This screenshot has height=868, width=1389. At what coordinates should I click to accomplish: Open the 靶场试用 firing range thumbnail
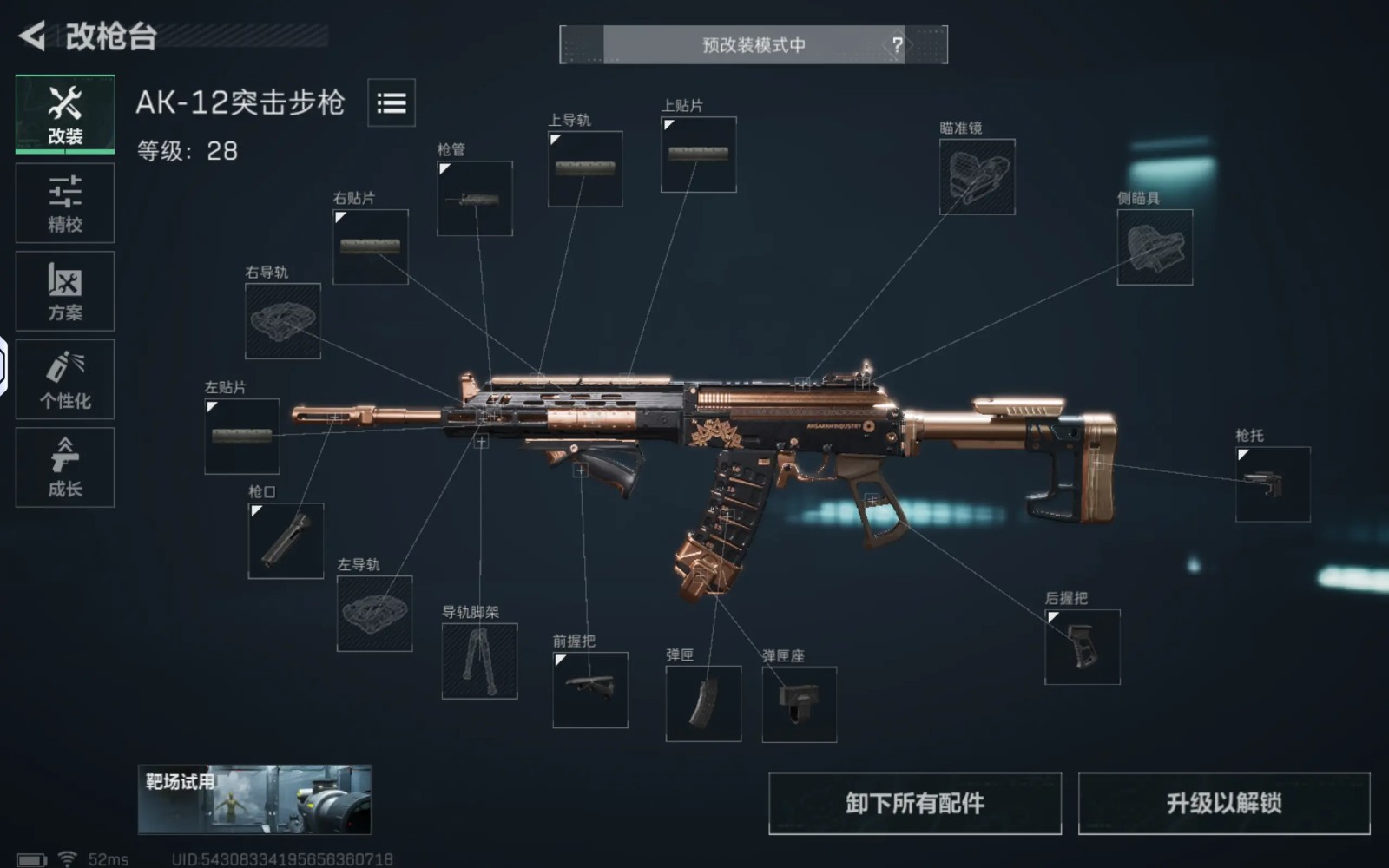(x=255, y=799)
